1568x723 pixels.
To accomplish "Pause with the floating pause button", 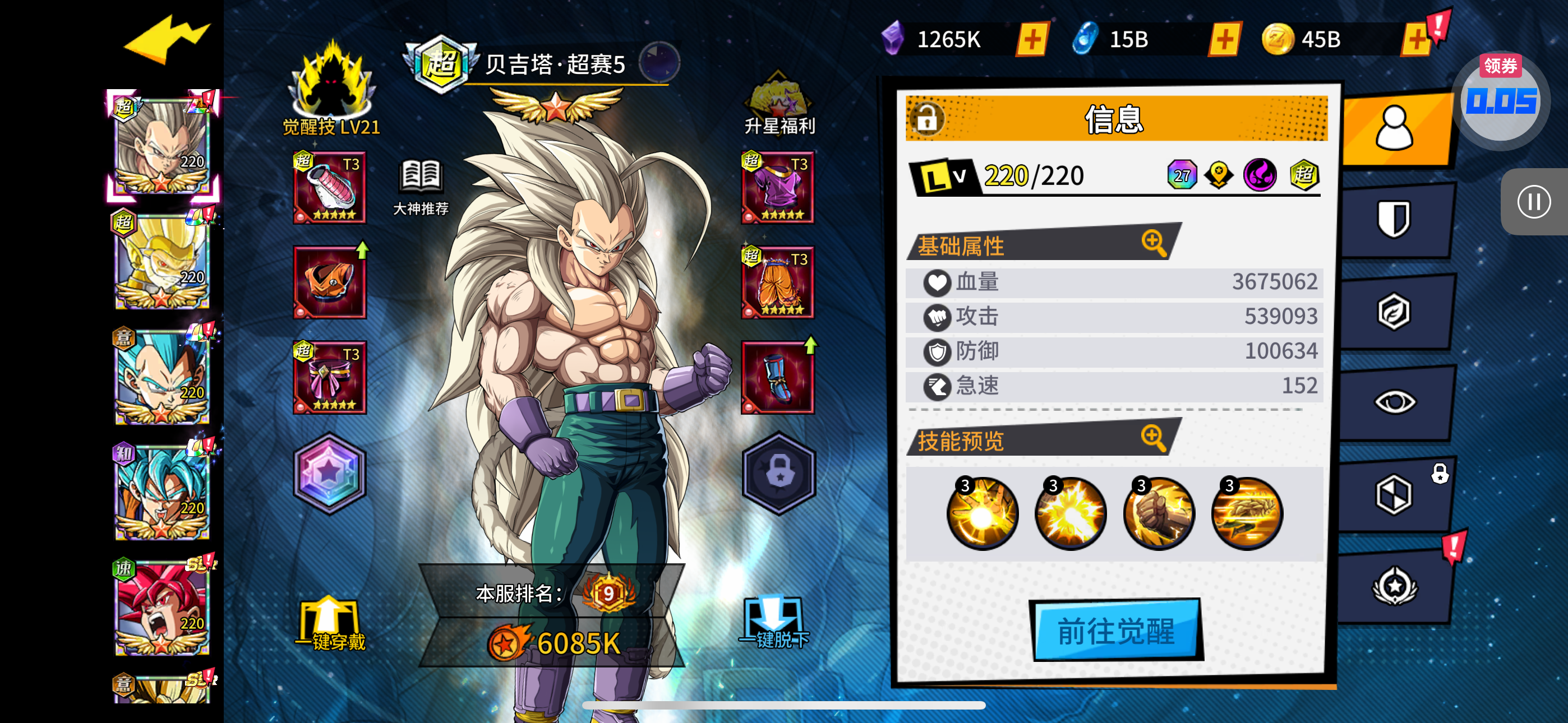I will point(1533,201).
